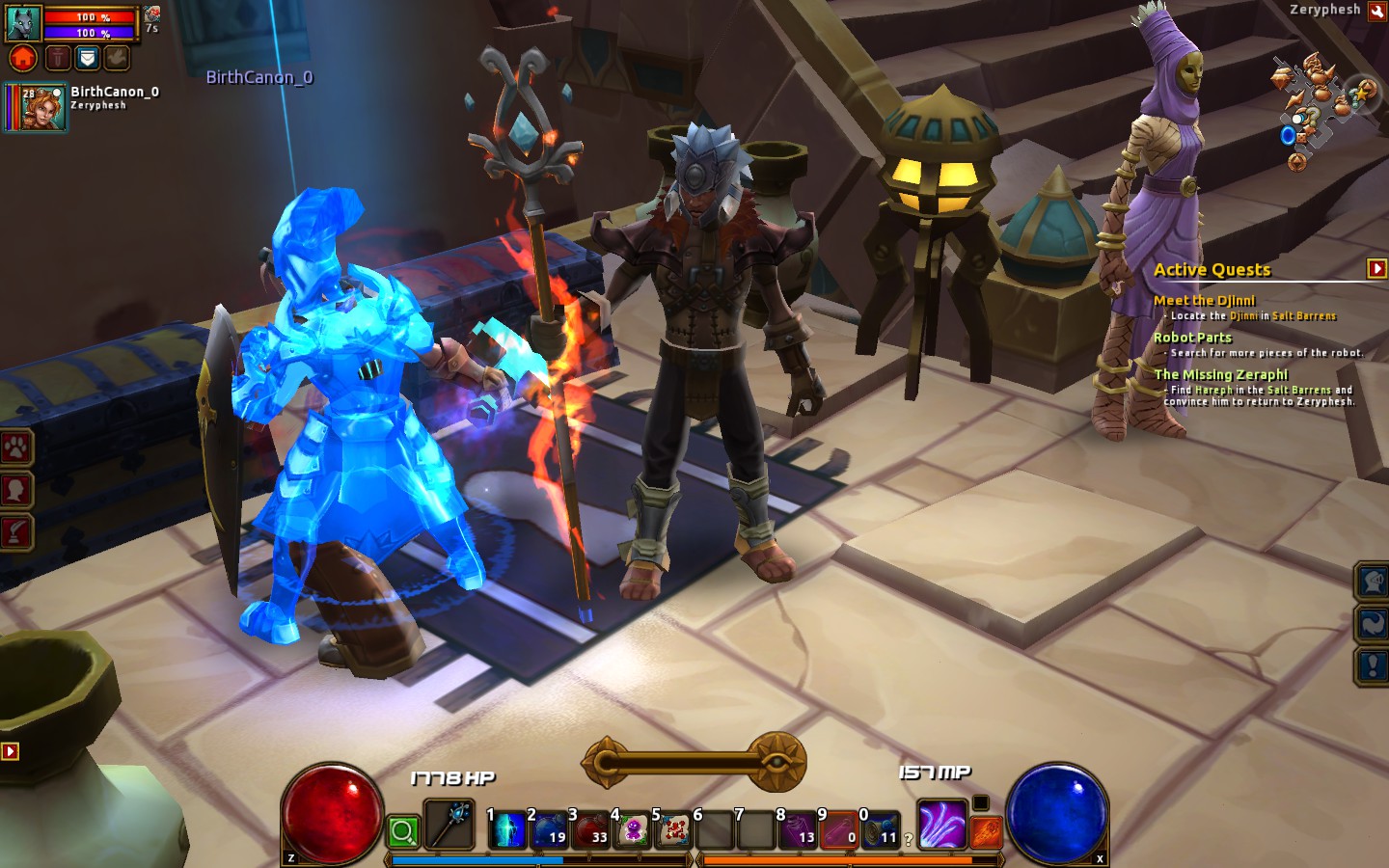Activate the purple swirl right-click skill
1389x868 pixels.
[941, 826]
